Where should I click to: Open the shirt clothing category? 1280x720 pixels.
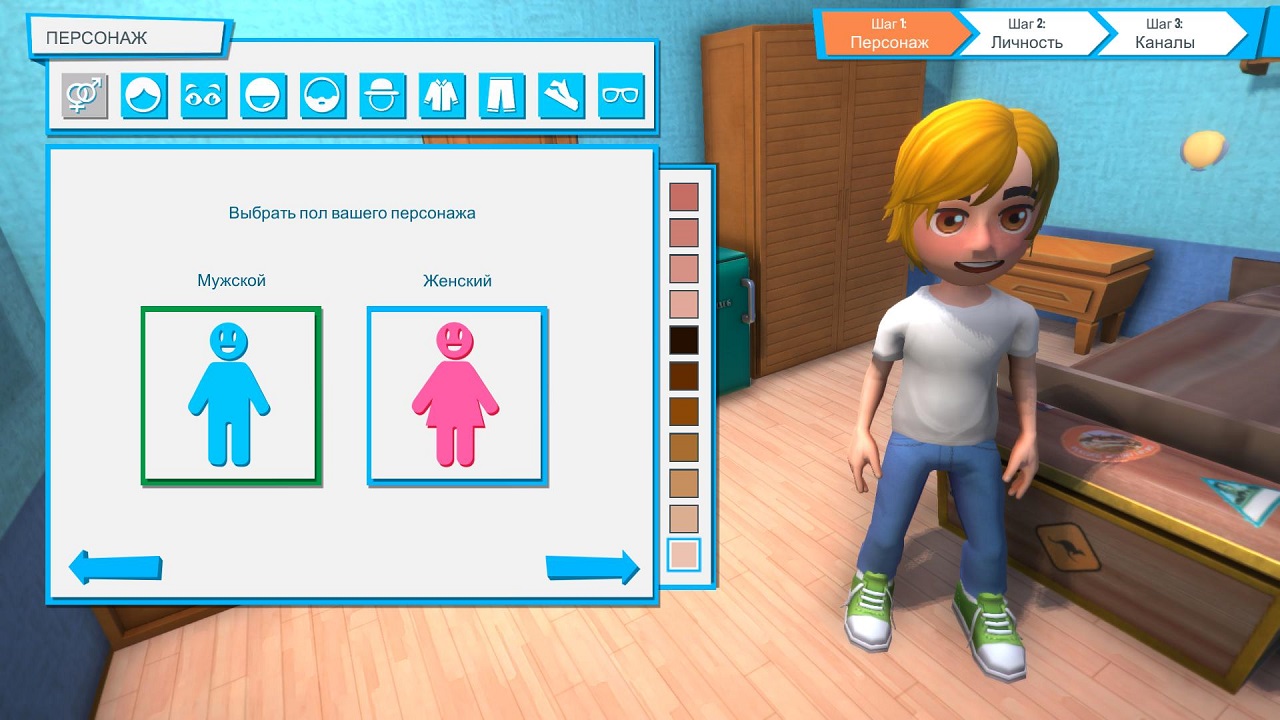tap(442, 96)
